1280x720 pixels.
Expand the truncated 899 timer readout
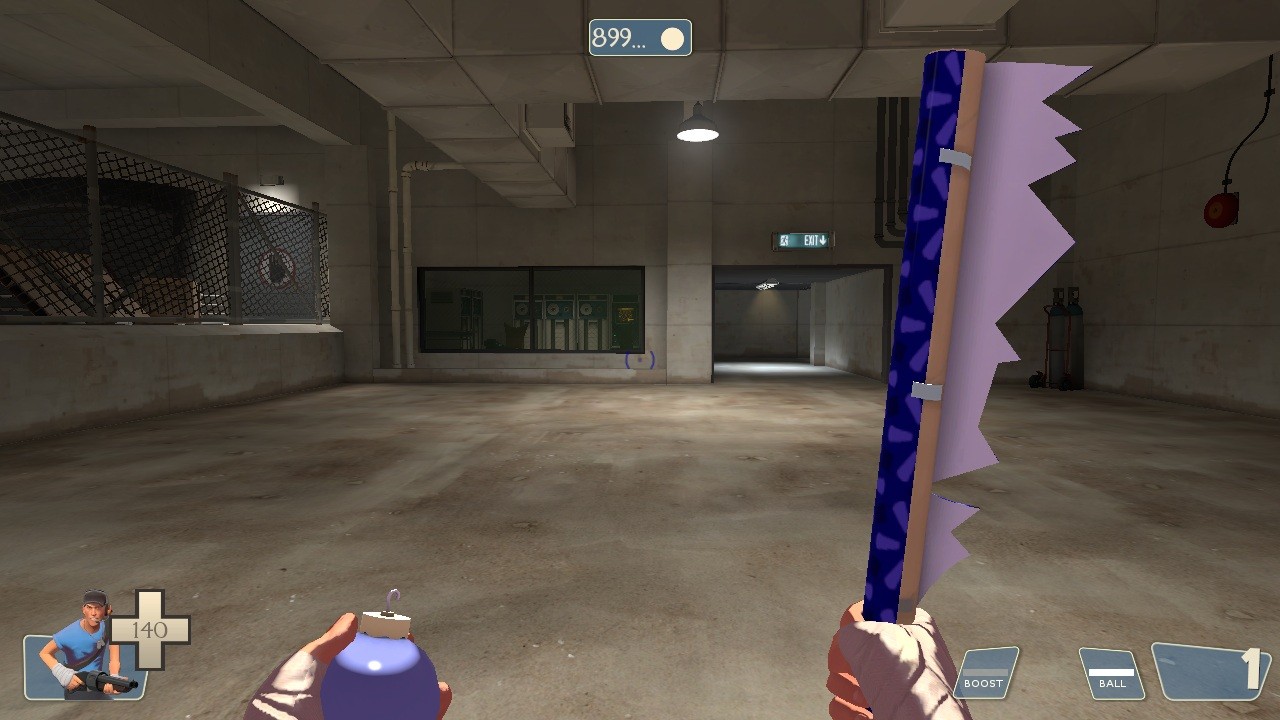point(617,38)
